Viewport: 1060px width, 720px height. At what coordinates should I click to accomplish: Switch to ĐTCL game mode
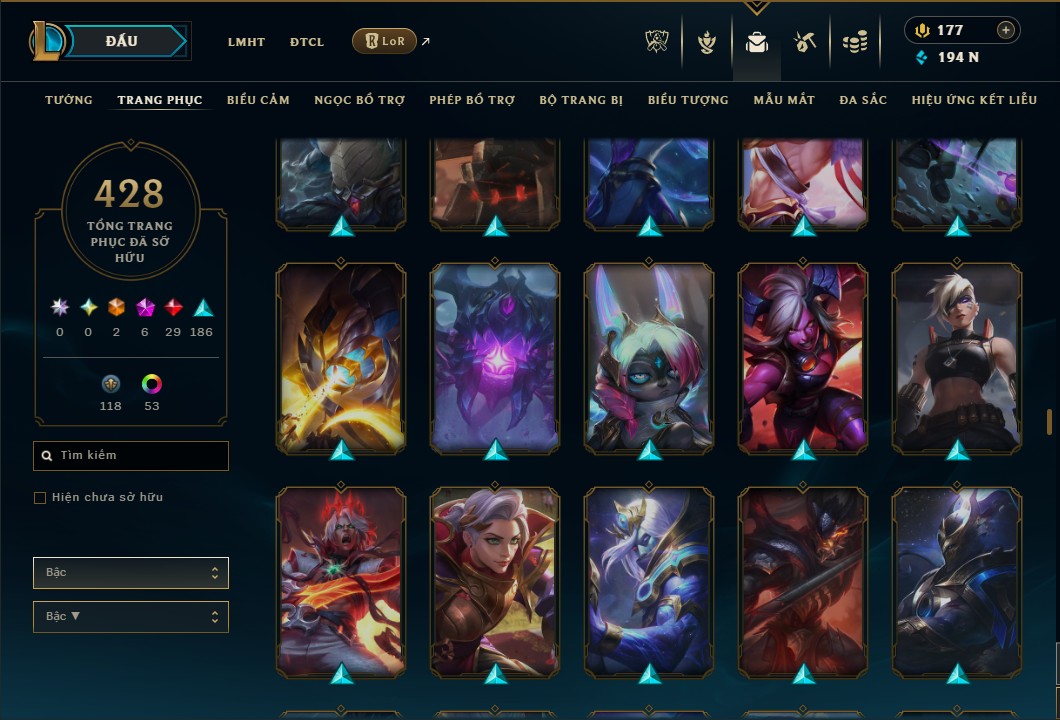(307, 42)
